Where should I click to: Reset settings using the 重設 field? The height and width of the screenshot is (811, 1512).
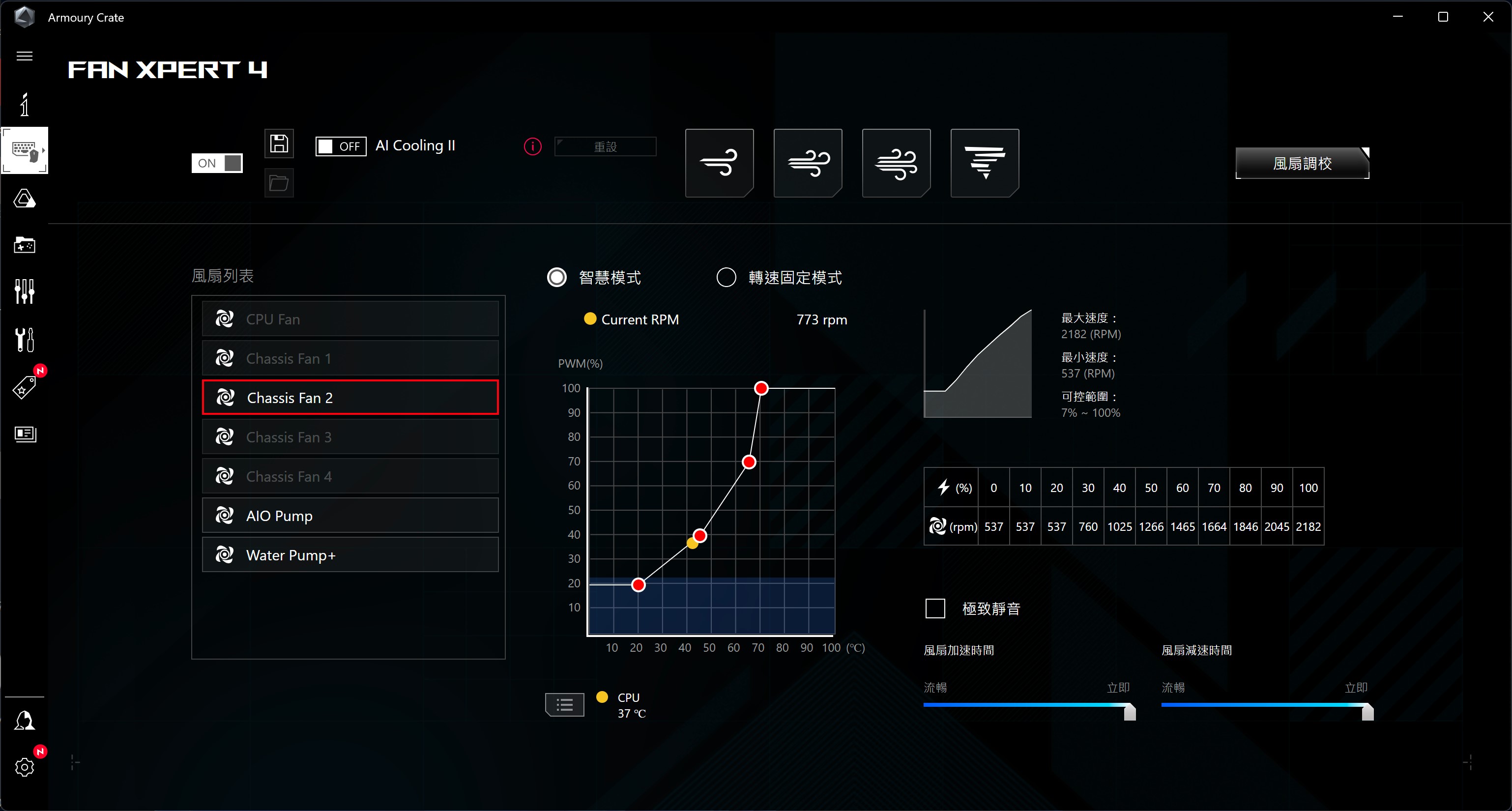(606, 146)
